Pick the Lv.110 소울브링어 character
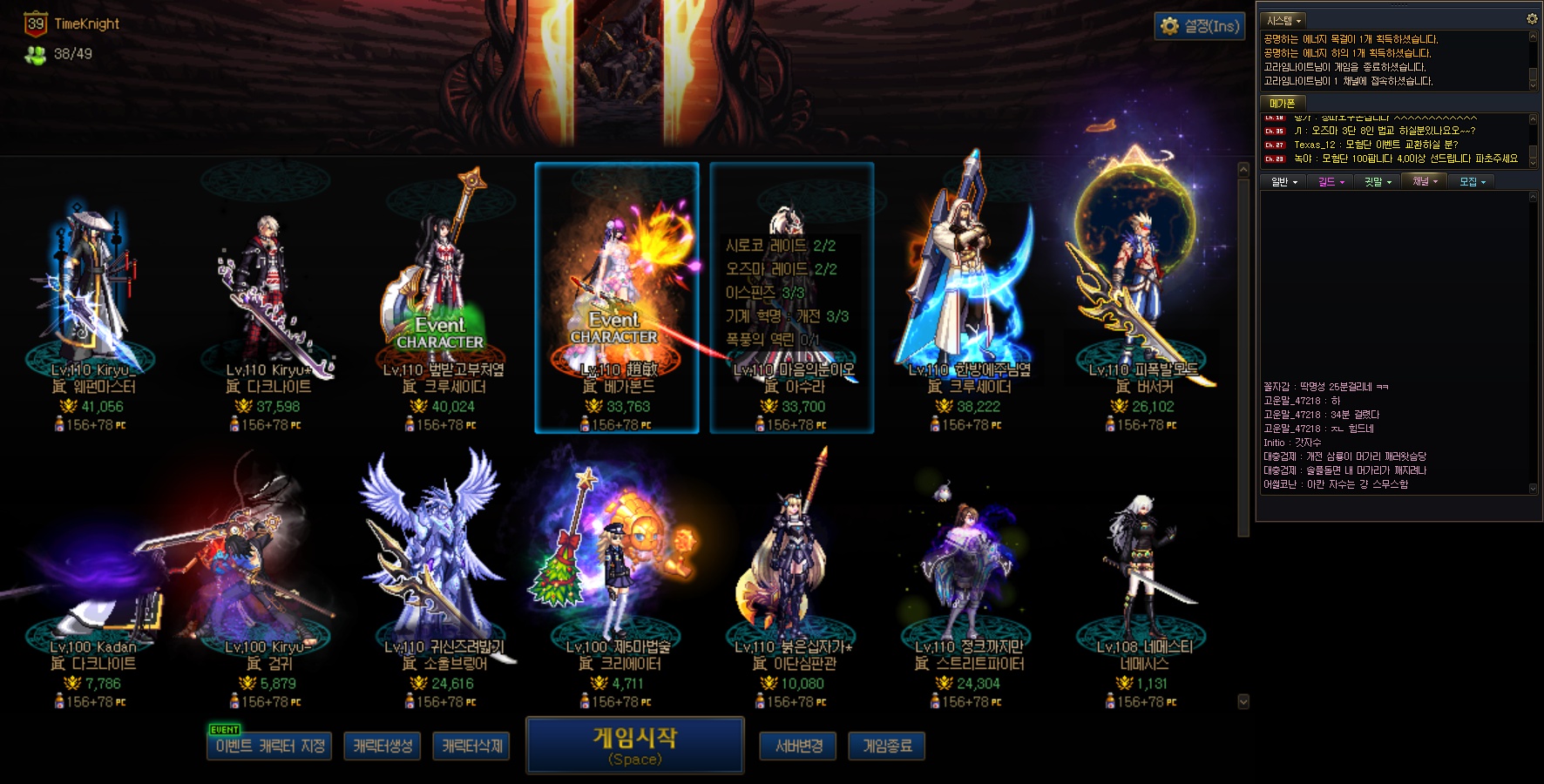 tap(443, 575)
